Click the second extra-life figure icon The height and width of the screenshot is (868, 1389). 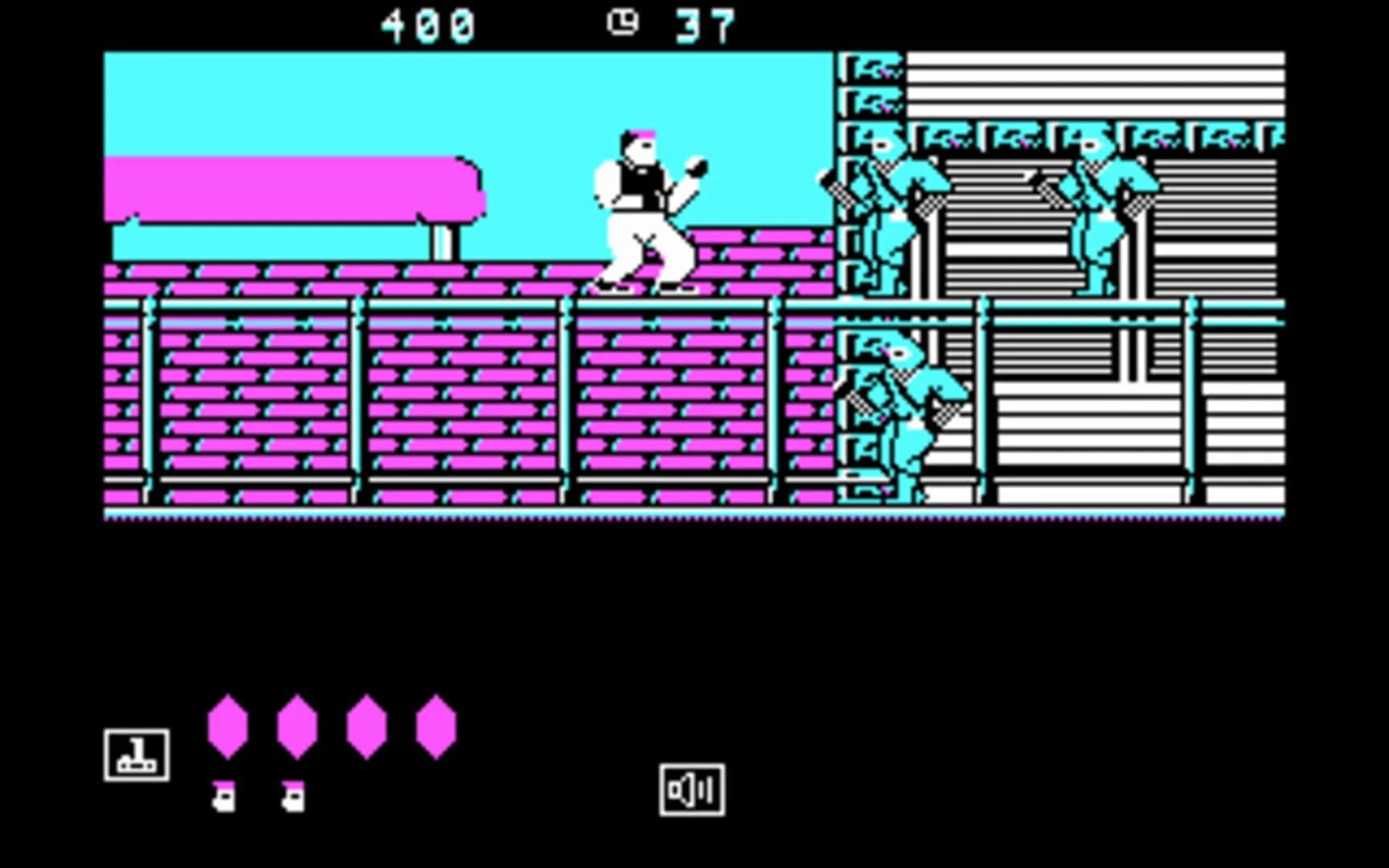[x=294, y=796]
